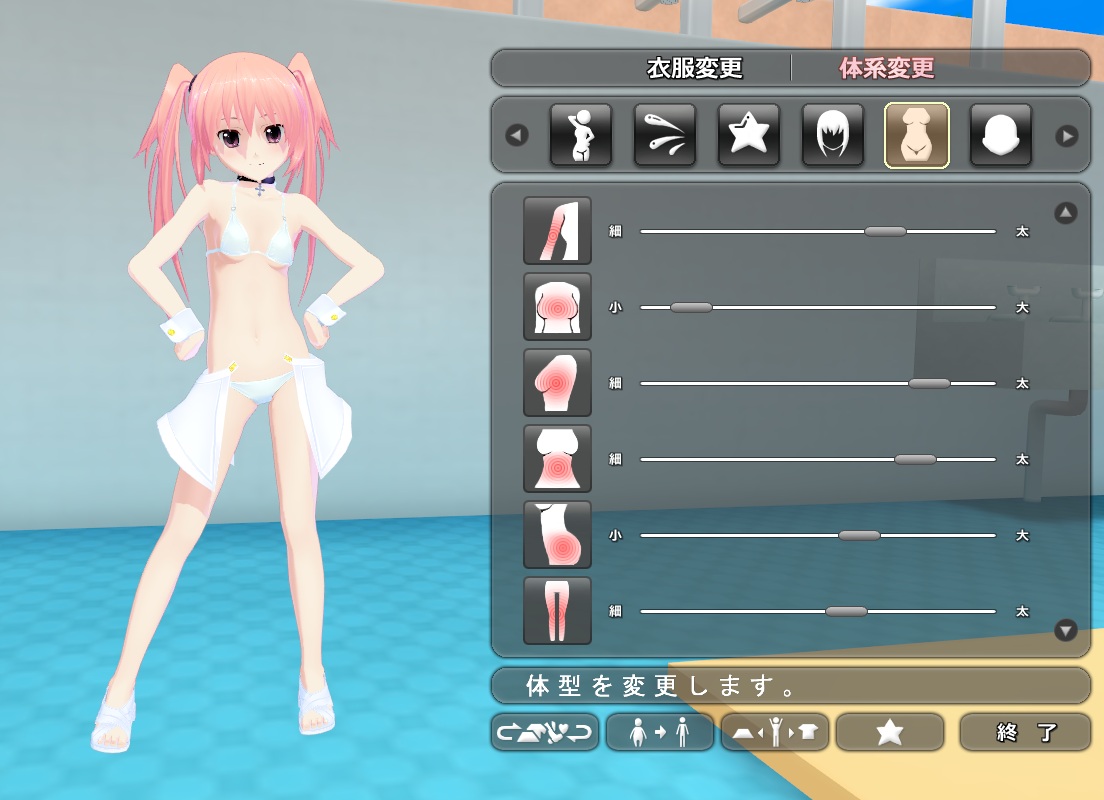Click the 終了 exit button
The width and height of the screenshot is (1104, 800).
coord(1025,732)
